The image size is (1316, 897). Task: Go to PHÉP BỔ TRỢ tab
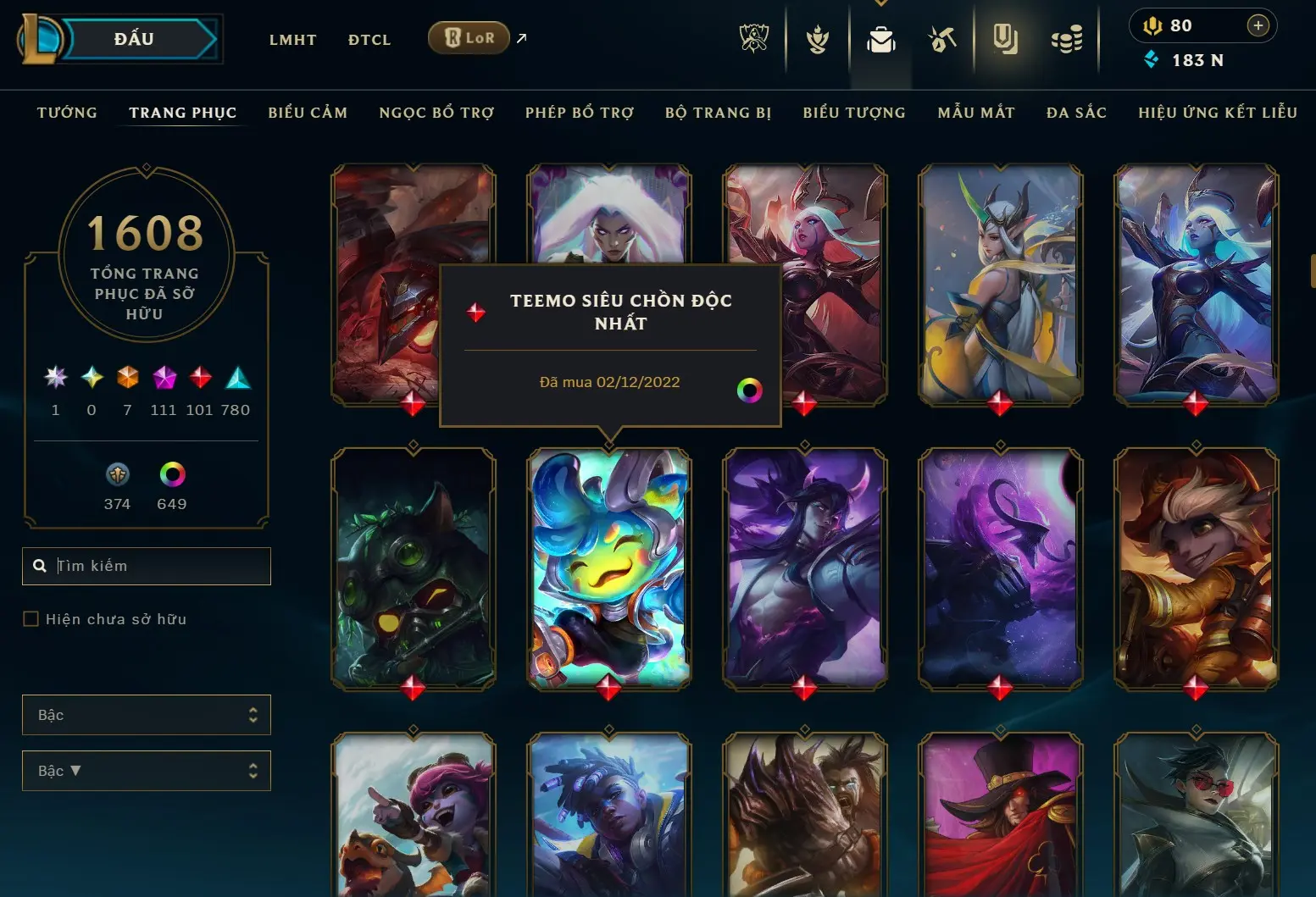pos(580,113)
